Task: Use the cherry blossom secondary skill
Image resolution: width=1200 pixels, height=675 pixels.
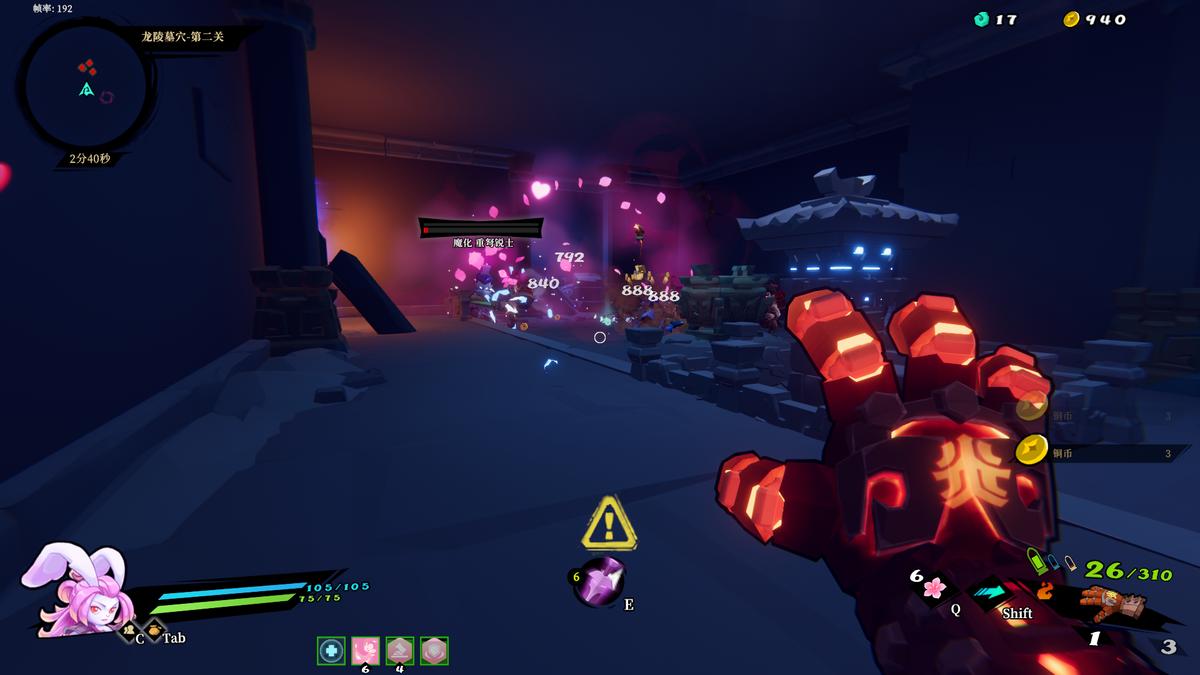Action: pos(934,587)
